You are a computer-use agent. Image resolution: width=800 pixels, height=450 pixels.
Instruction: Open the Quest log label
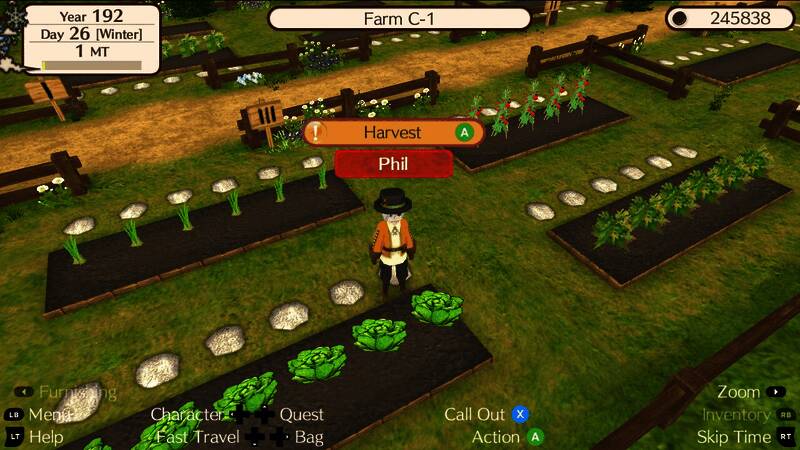[301, 414]
